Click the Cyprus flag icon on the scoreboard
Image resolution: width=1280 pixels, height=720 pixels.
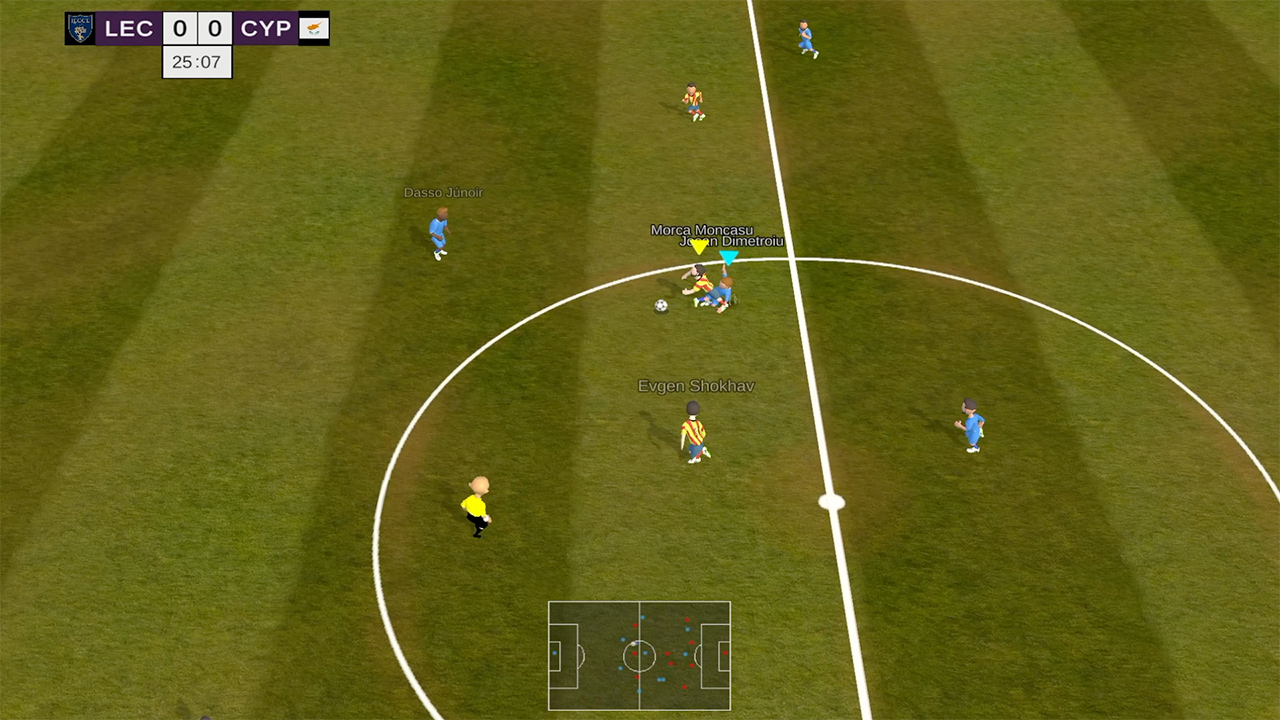coord(315,28)
